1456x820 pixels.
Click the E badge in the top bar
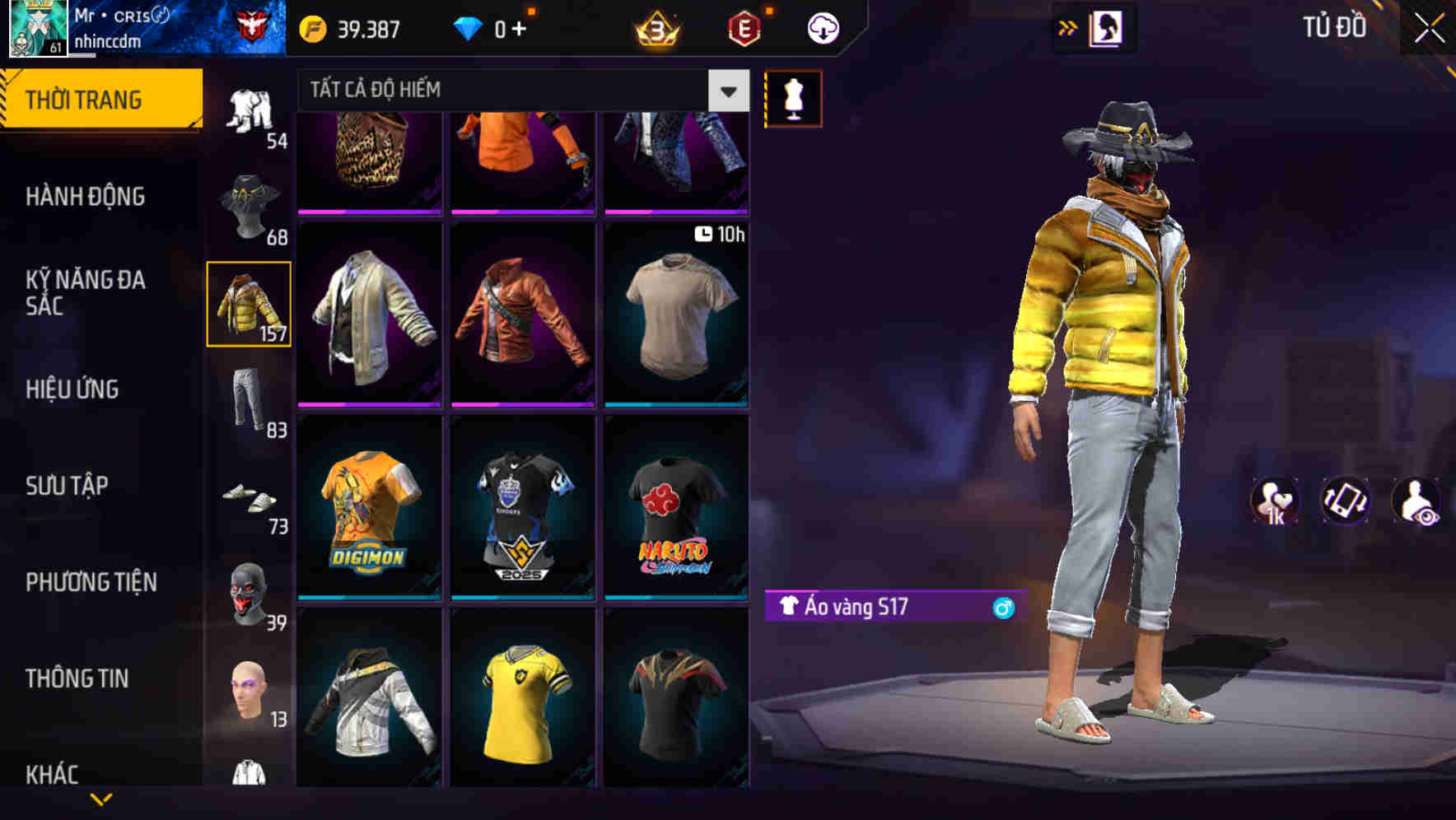[x=744, y=27]
